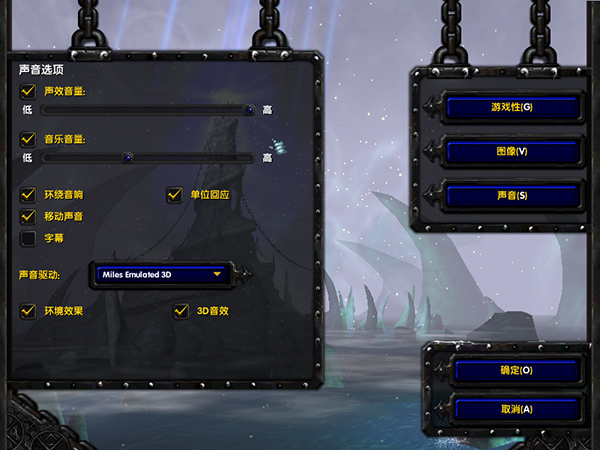
Task: Open the 游戏性(G) gameplay options
Action: [512, 107]
